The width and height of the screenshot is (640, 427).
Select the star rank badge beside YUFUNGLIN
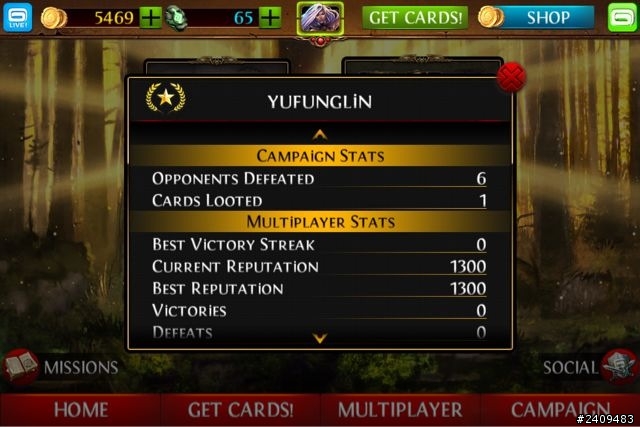[x=165, y=98]
